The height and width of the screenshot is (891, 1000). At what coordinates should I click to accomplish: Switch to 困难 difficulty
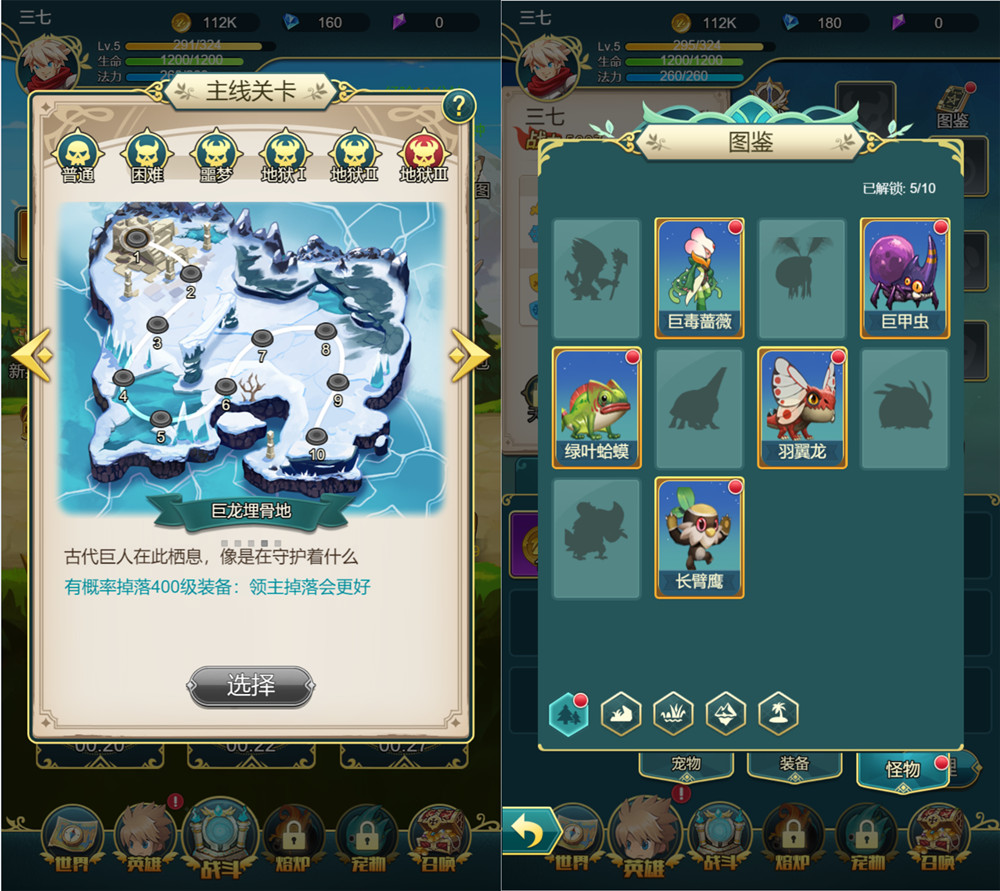(147, 155)
